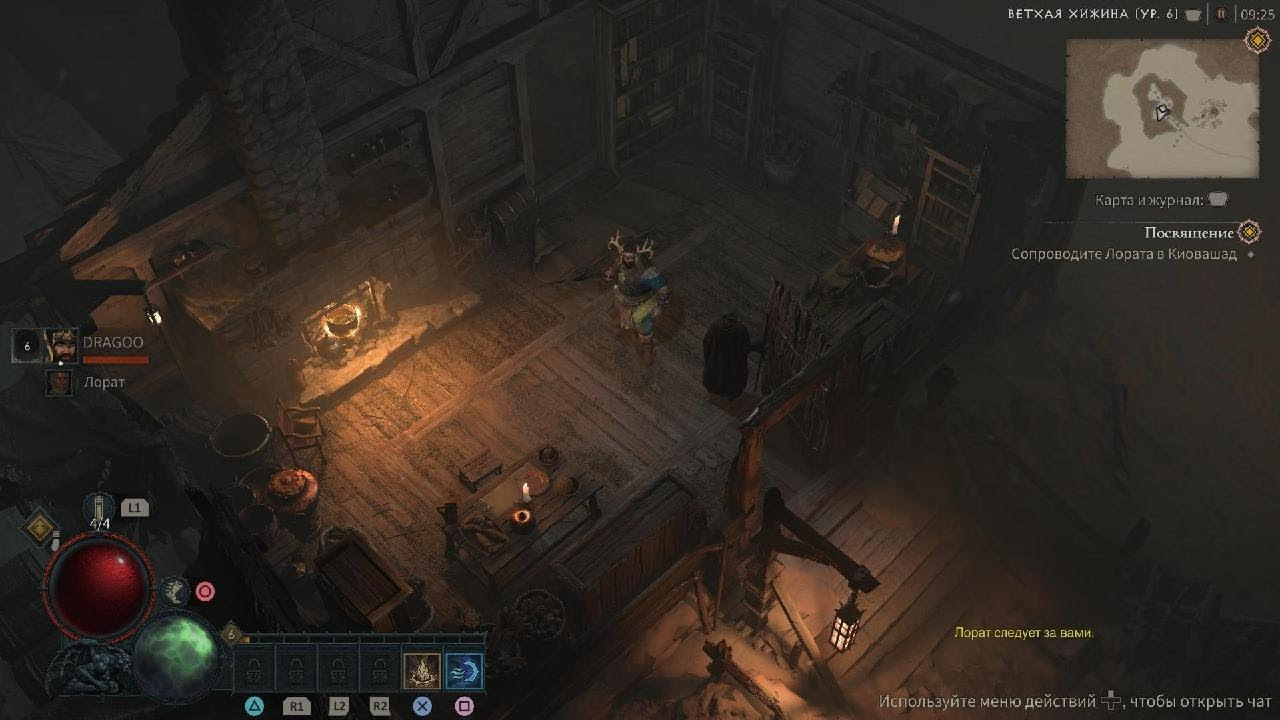This screenshot has width=1280, height=720.
Task: Use the healing potion flask icon
Action: [99, 508]
